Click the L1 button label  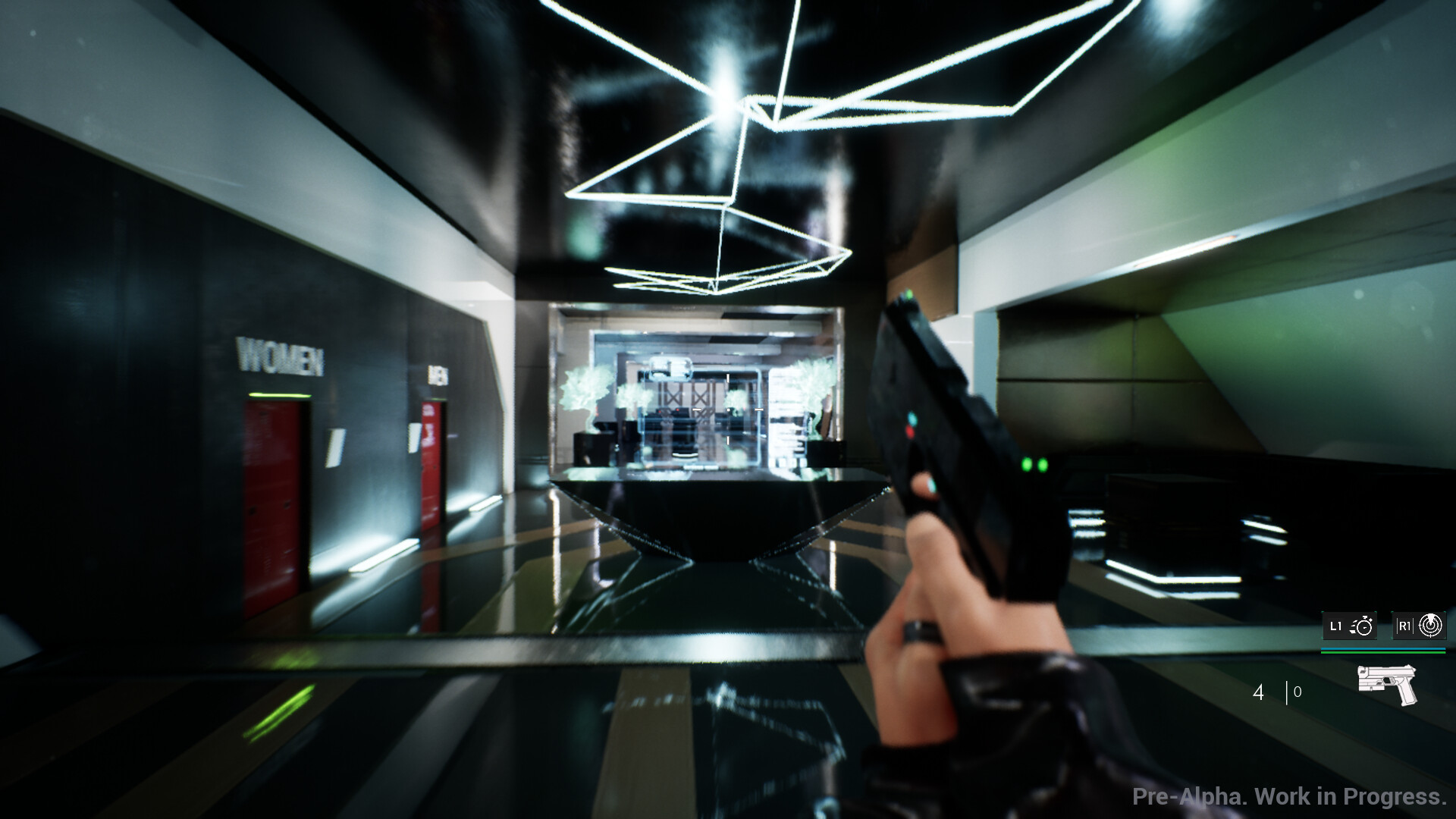pyautogui.click(x=1335, y=626)
